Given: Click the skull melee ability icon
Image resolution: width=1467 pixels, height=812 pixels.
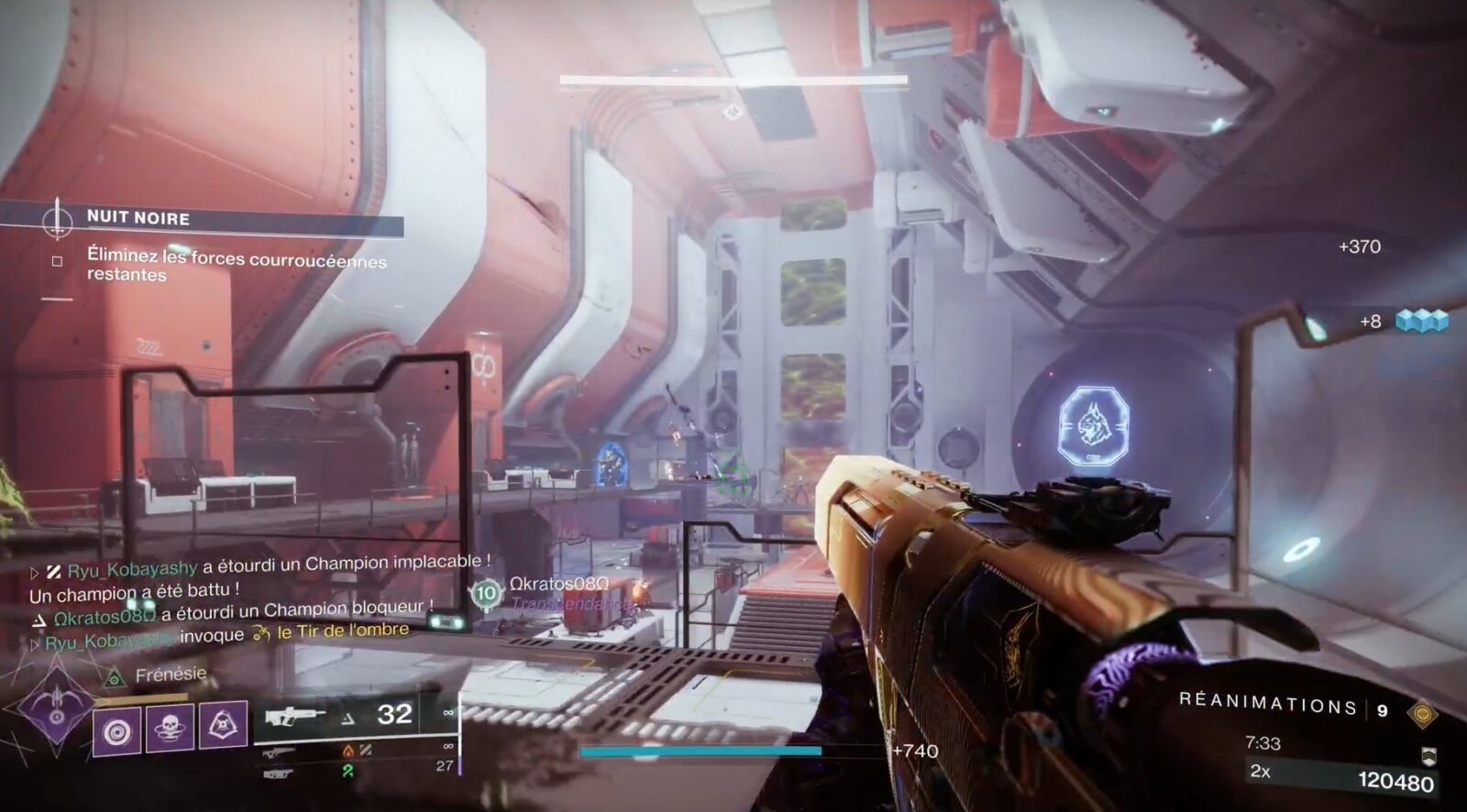Looking at the screenshot, I should click(170, 728).
